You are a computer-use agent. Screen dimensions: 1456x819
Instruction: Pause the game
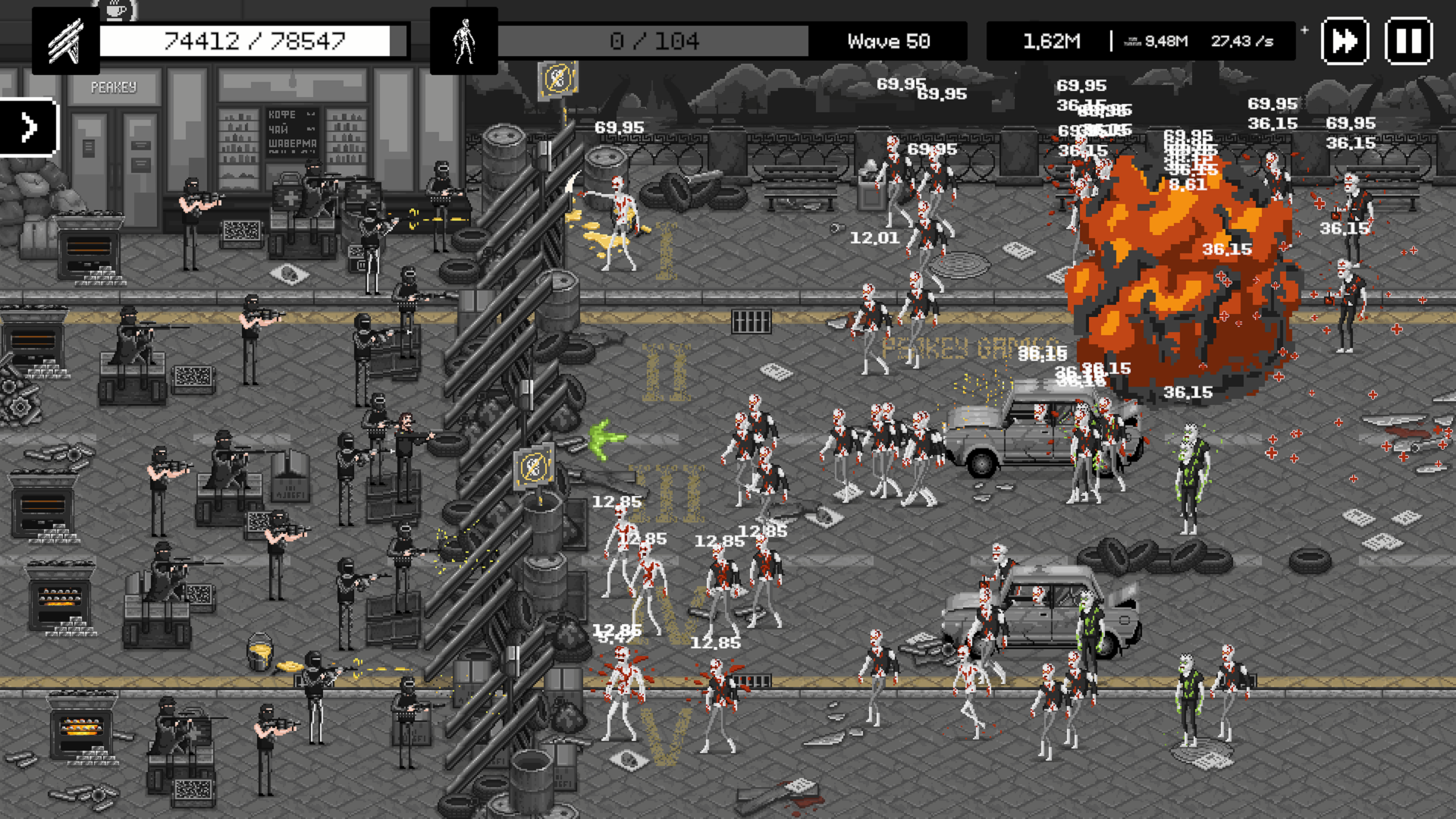coord(1407,42)
